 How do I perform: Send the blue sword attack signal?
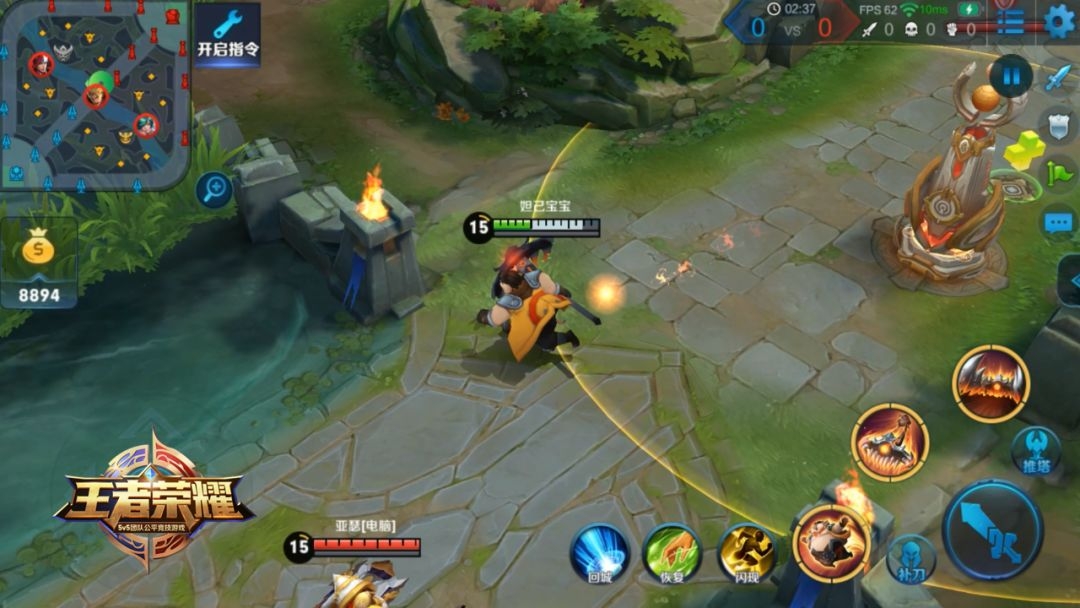(x=1059, y=78)
